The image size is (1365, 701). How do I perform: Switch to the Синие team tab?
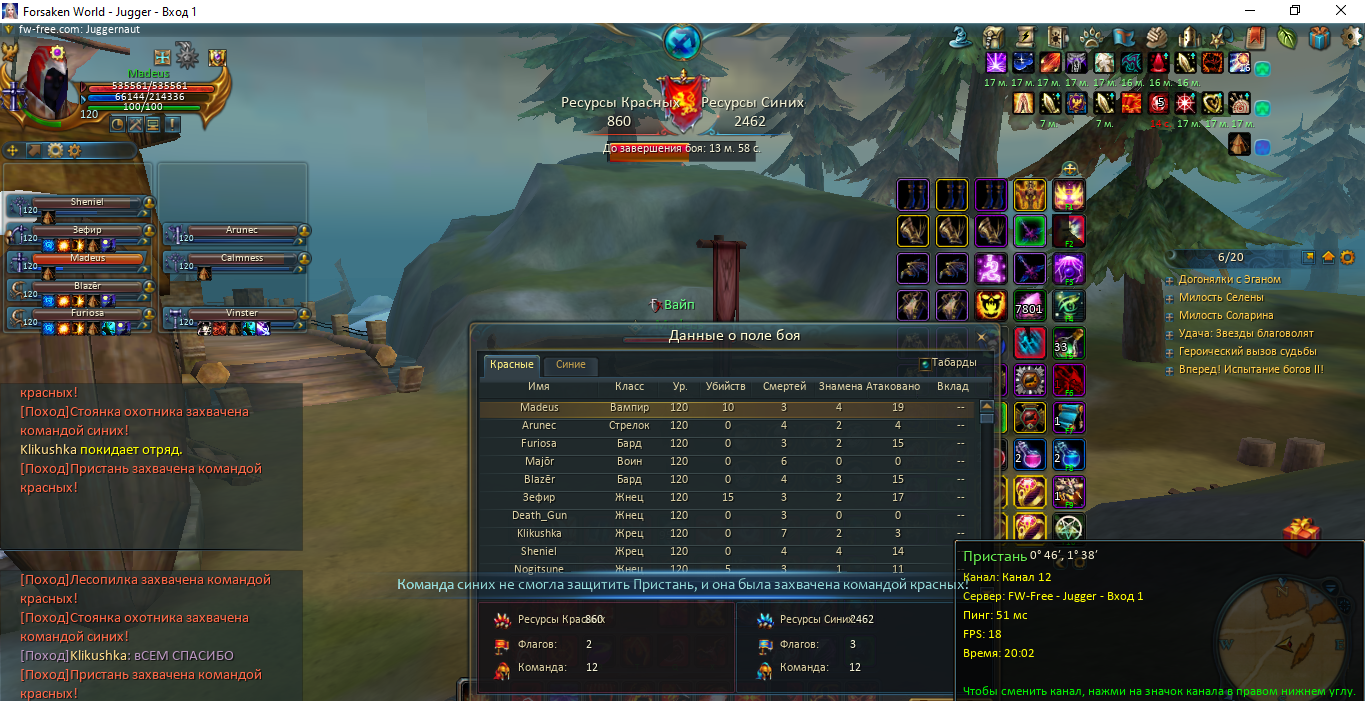click(570, 365)
